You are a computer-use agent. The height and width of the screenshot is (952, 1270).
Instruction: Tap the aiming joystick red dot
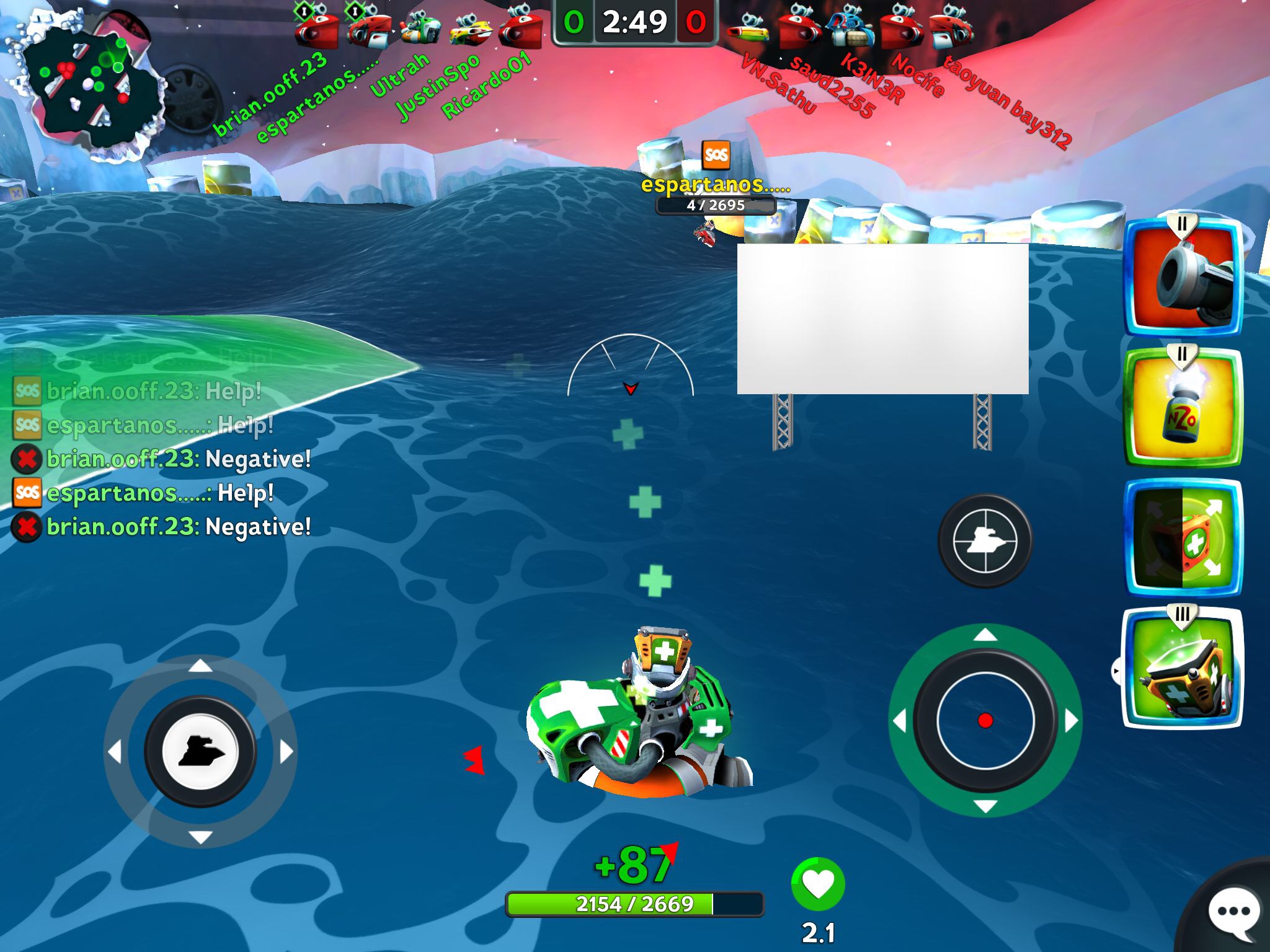click(985, 720)
